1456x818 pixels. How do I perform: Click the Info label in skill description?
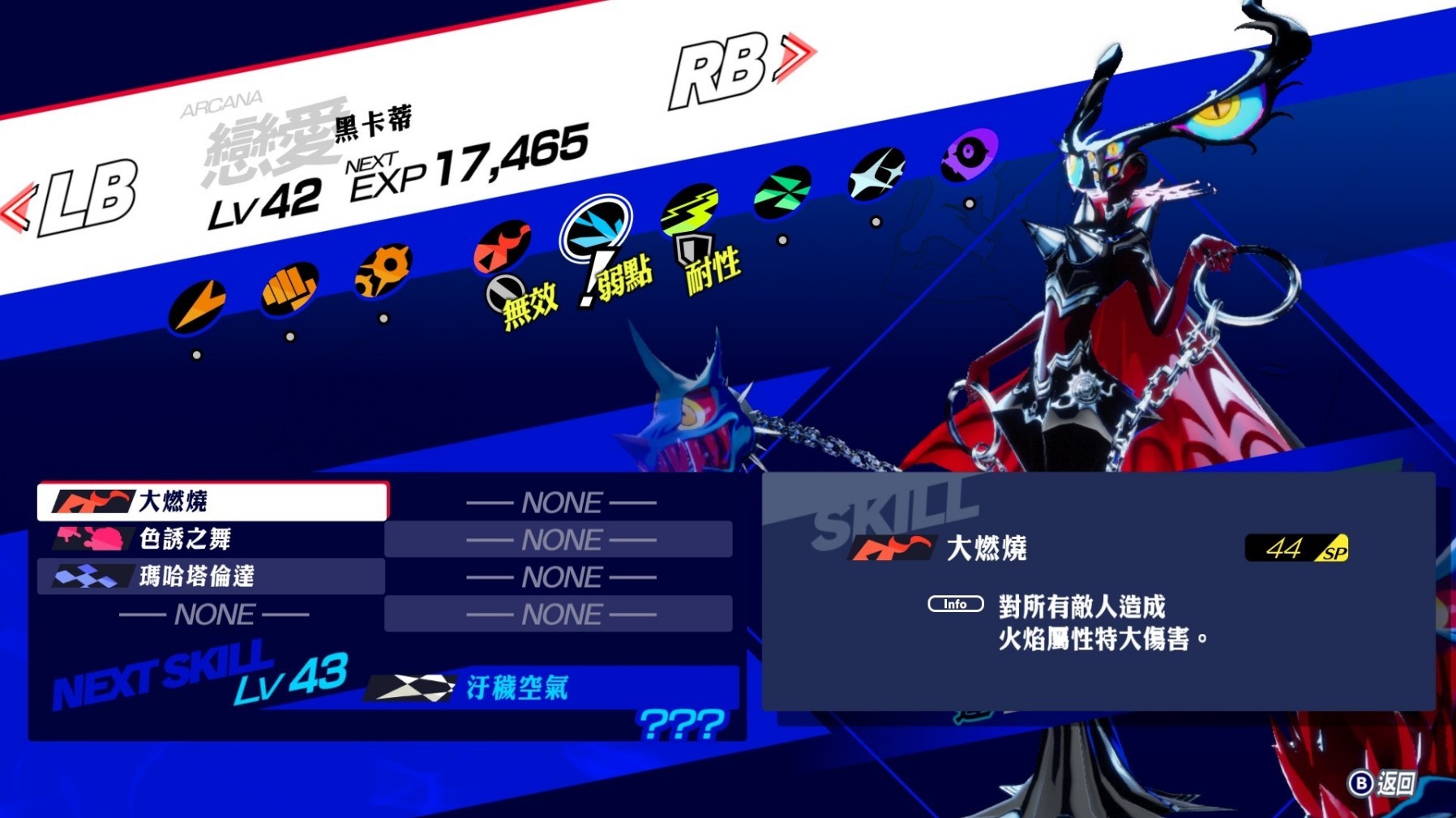(955, 604)
